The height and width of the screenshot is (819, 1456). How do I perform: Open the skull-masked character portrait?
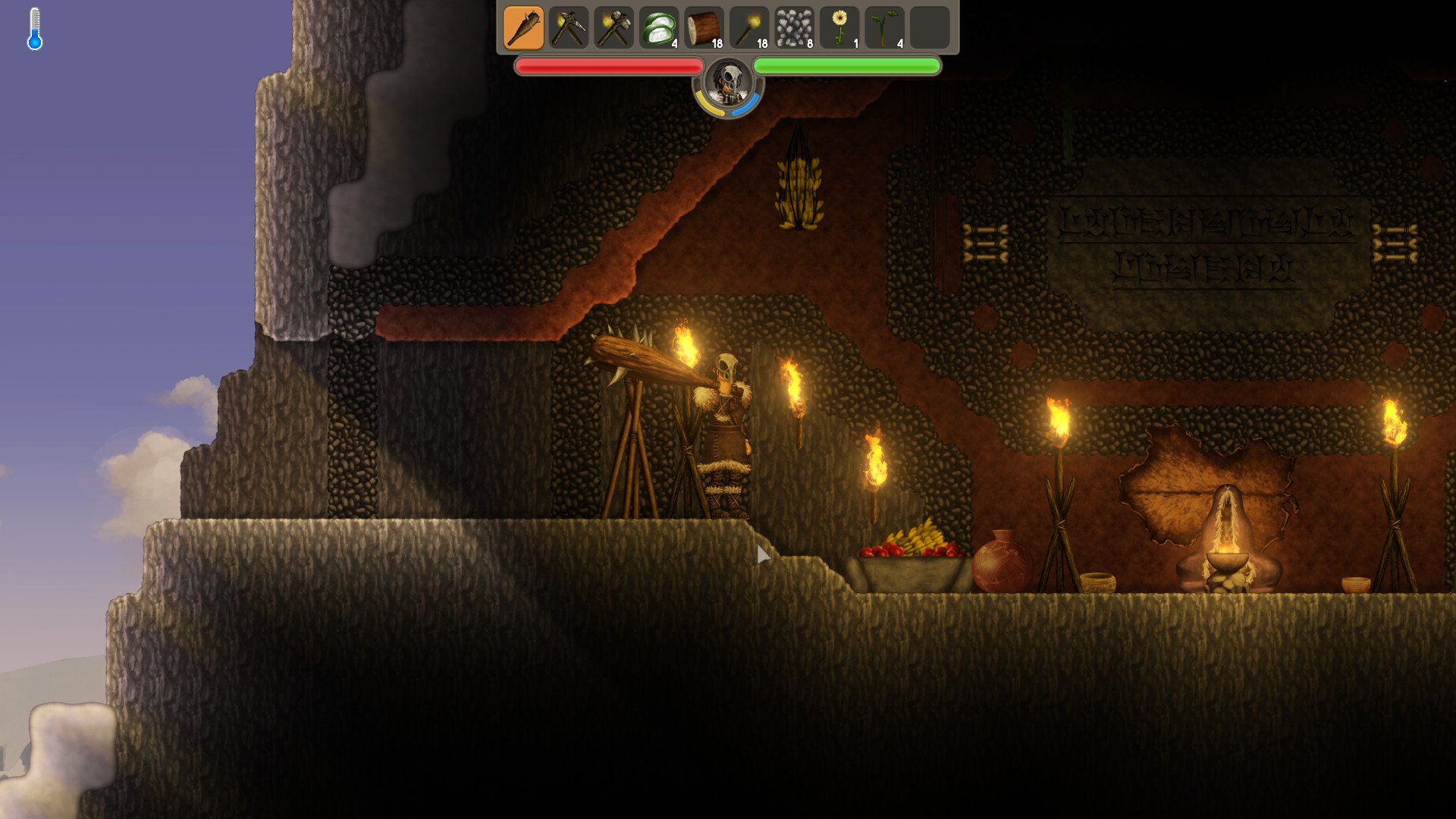point(729,83)
